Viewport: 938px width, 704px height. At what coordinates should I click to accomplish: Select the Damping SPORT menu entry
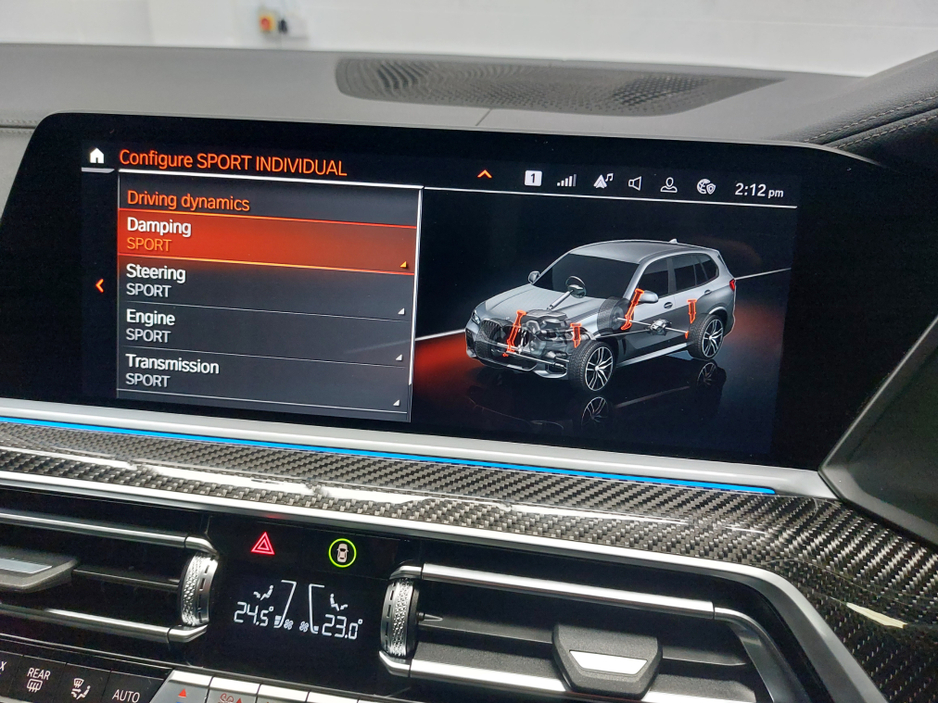(265, 236)
